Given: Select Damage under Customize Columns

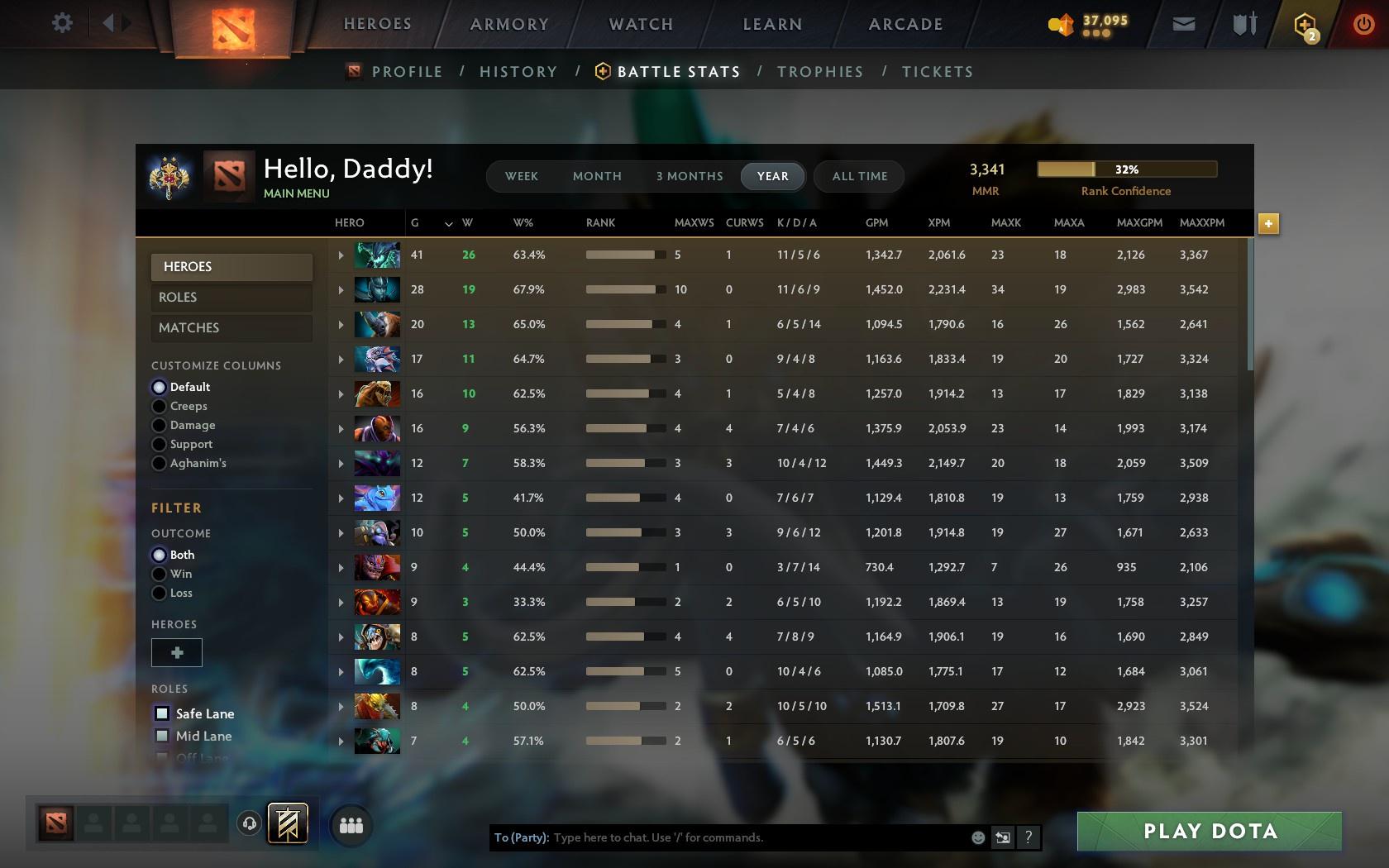Looking at the screenshot, I should [159, 424].
